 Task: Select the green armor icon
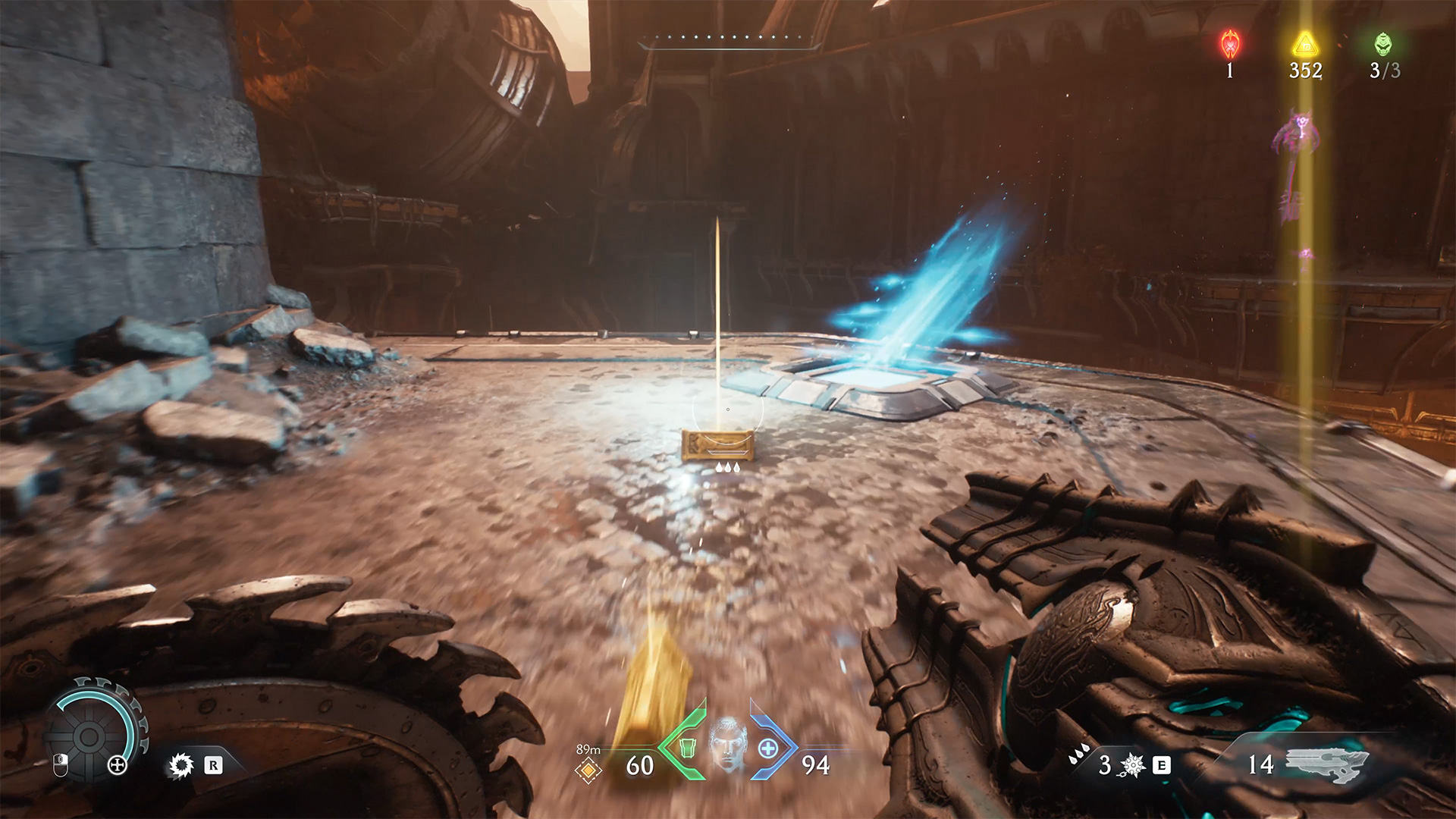[686, 748]
